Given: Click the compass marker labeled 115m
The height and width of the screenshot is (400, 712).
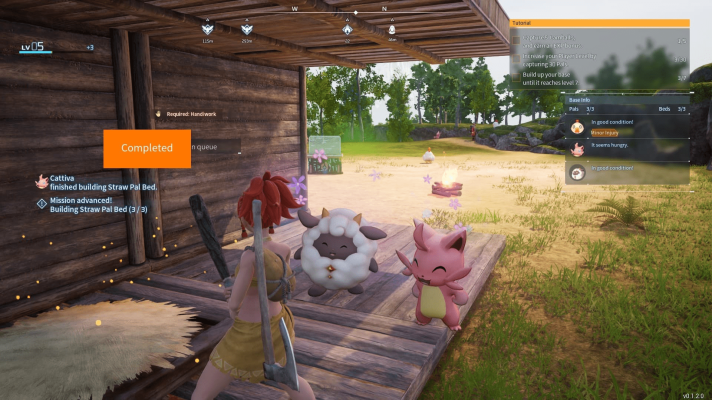Looking at the screenshot, I should pyautogui.click(x=208, y=30).
